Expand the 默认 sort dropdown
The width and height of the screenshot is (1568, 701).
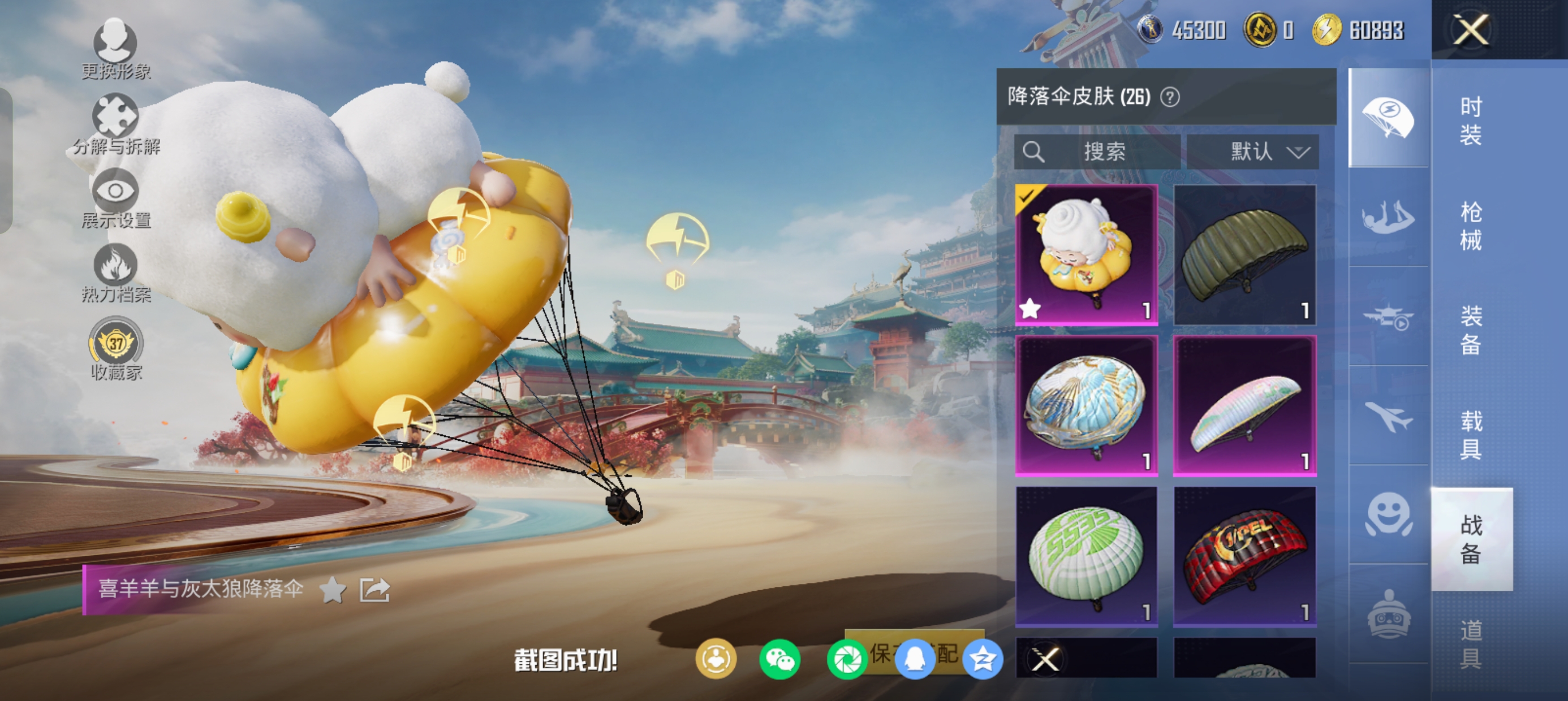pyautogui.click(x=1253, y=152)
